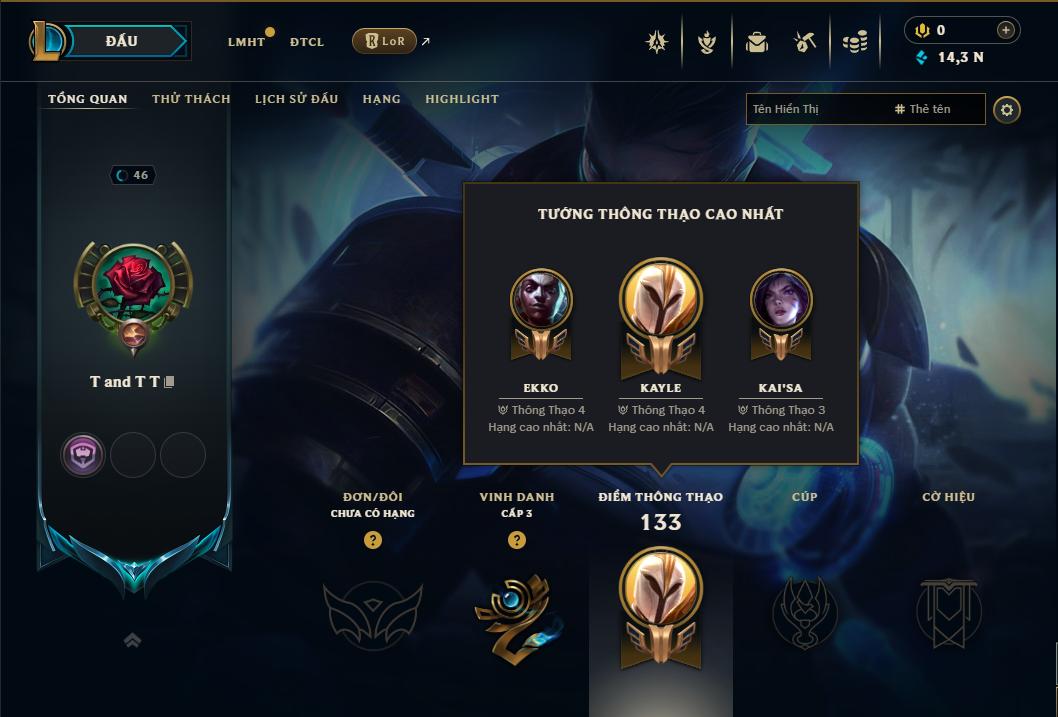Switch to the ĐTCL game tab
Screen dimensions: 1058x717
[307, 42]
